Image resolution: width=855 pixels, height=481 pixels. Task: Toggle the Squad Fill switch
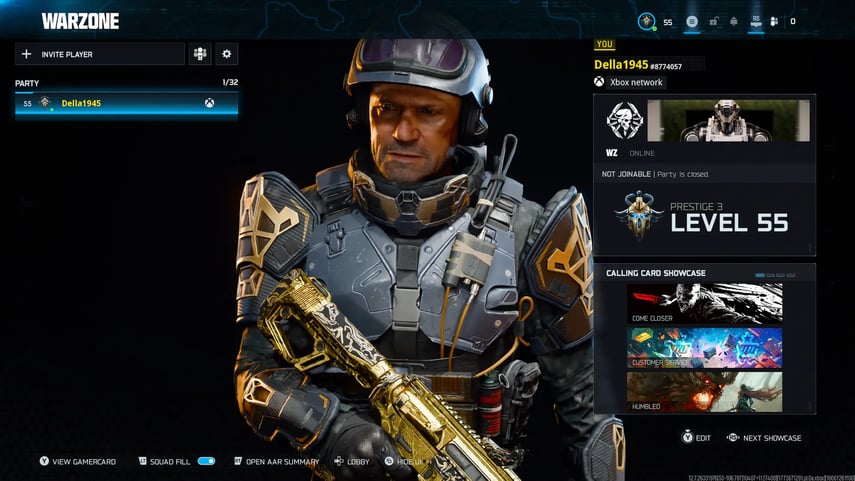(206, 461)
